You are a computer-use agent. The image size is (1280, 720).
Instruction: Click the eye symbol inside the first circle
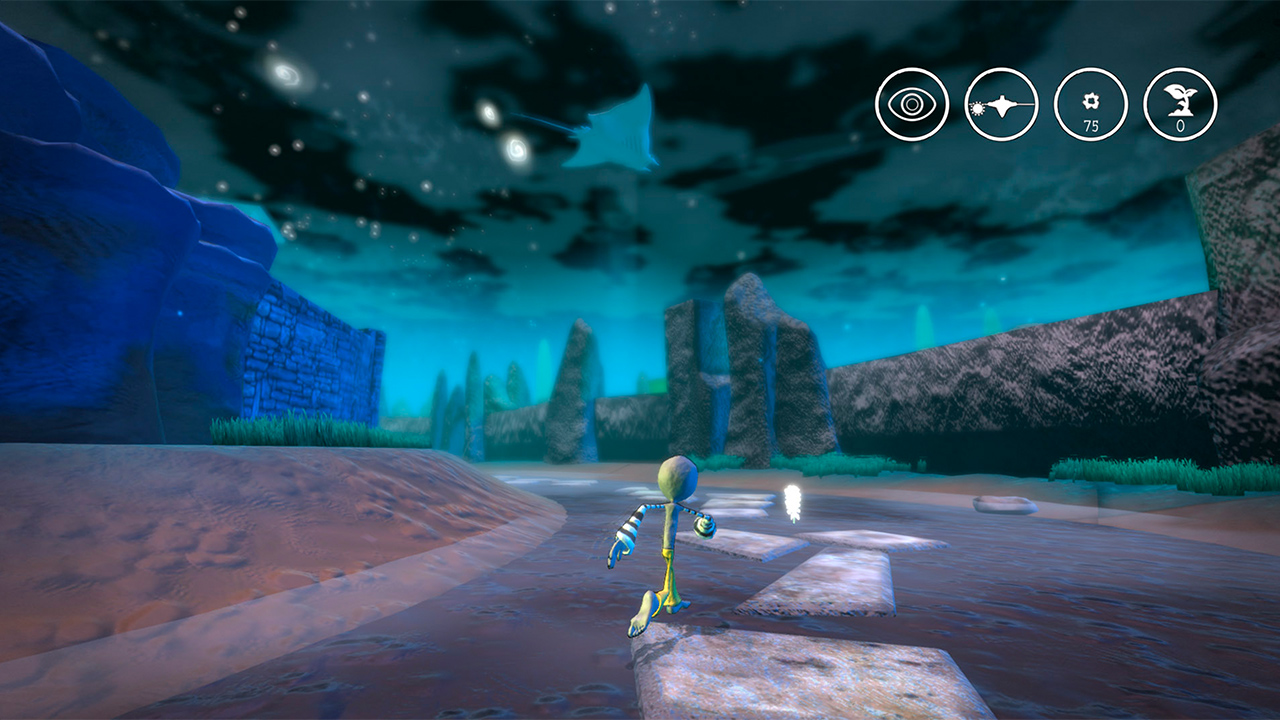912,103
